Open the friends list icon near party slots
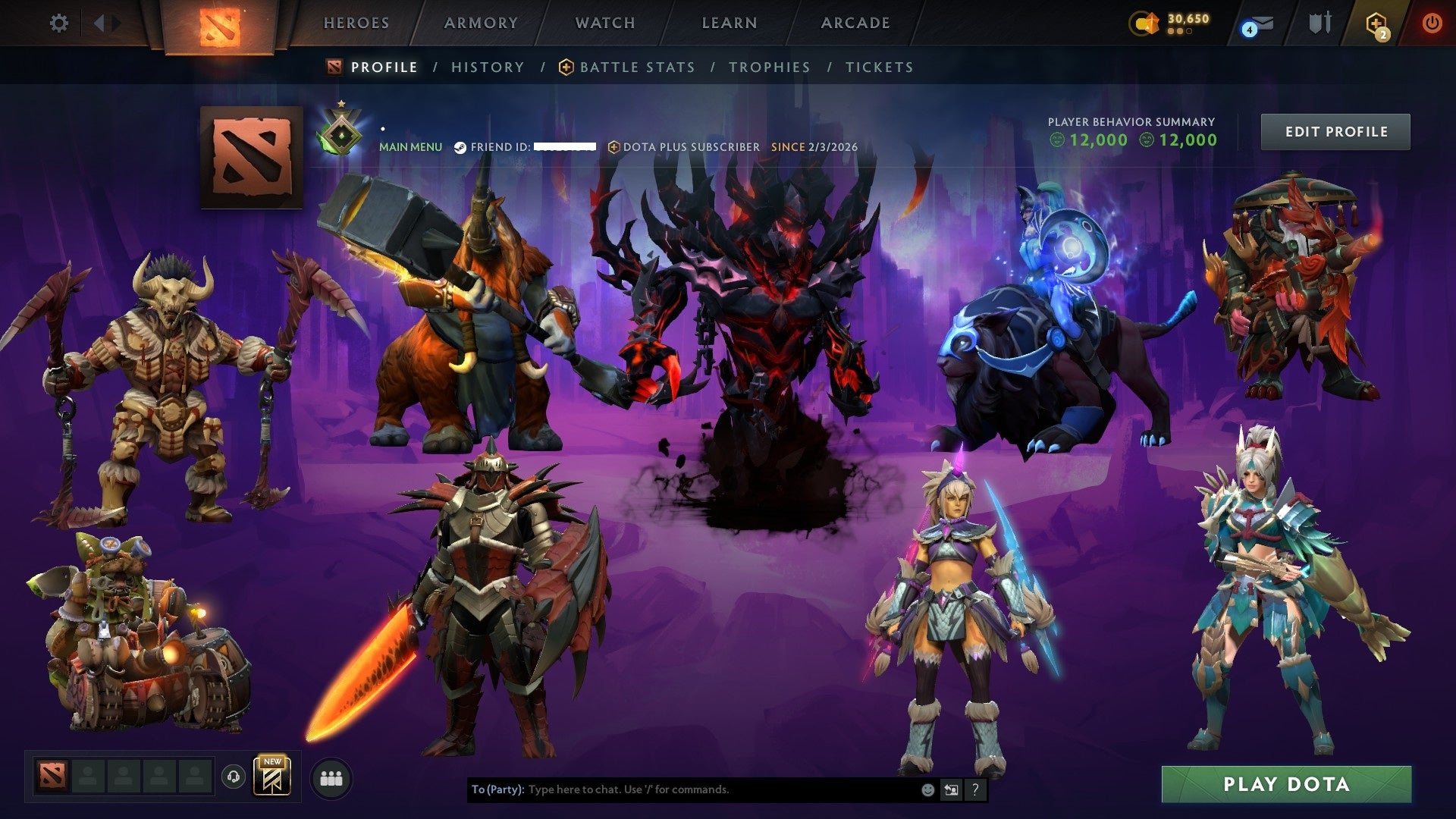This screenshot has height=819, width=1456. point(330,778)
